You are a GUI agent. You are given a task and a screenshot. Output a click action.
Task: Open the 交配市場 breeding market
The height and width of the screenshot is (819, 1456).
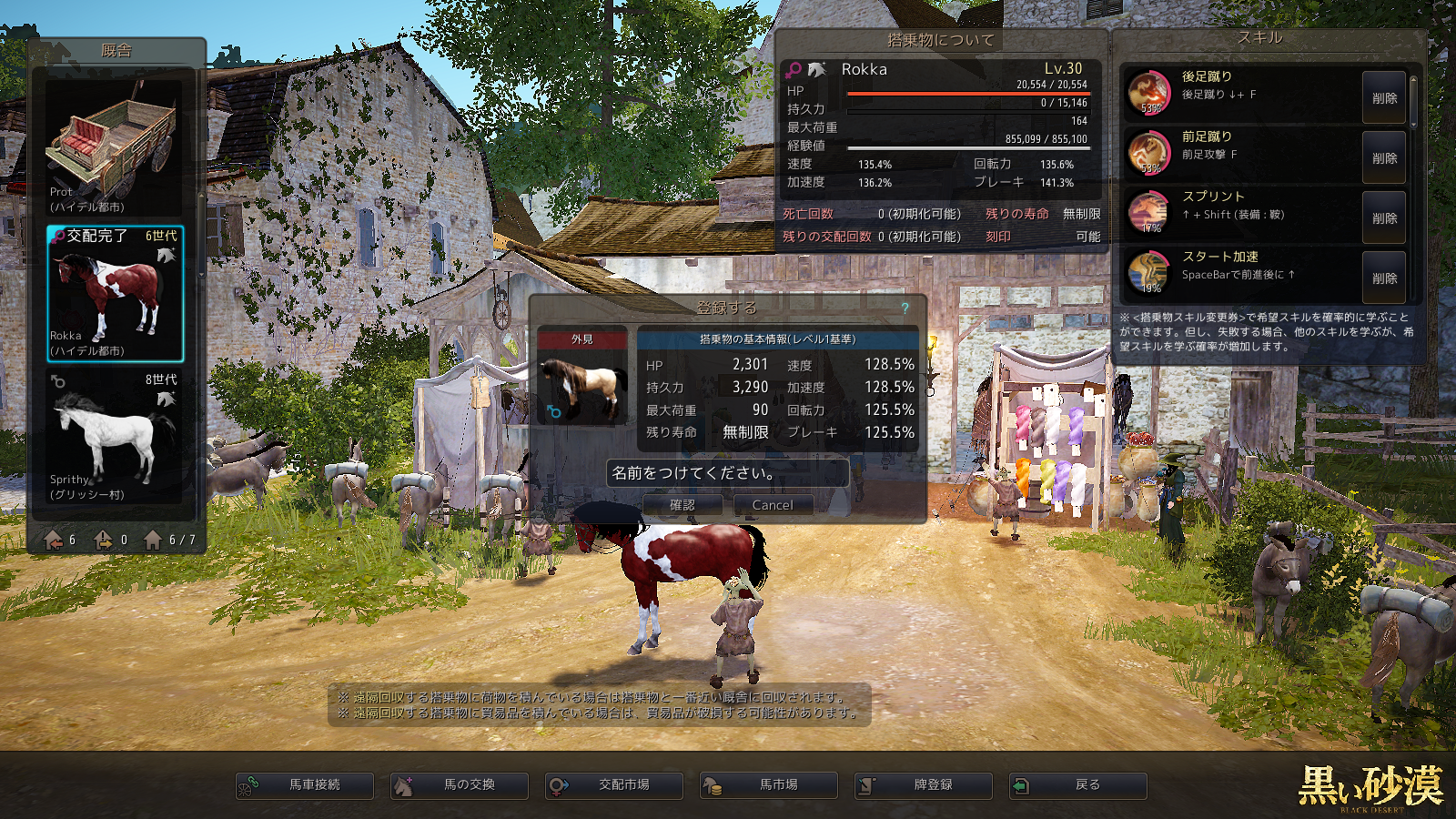614,785
